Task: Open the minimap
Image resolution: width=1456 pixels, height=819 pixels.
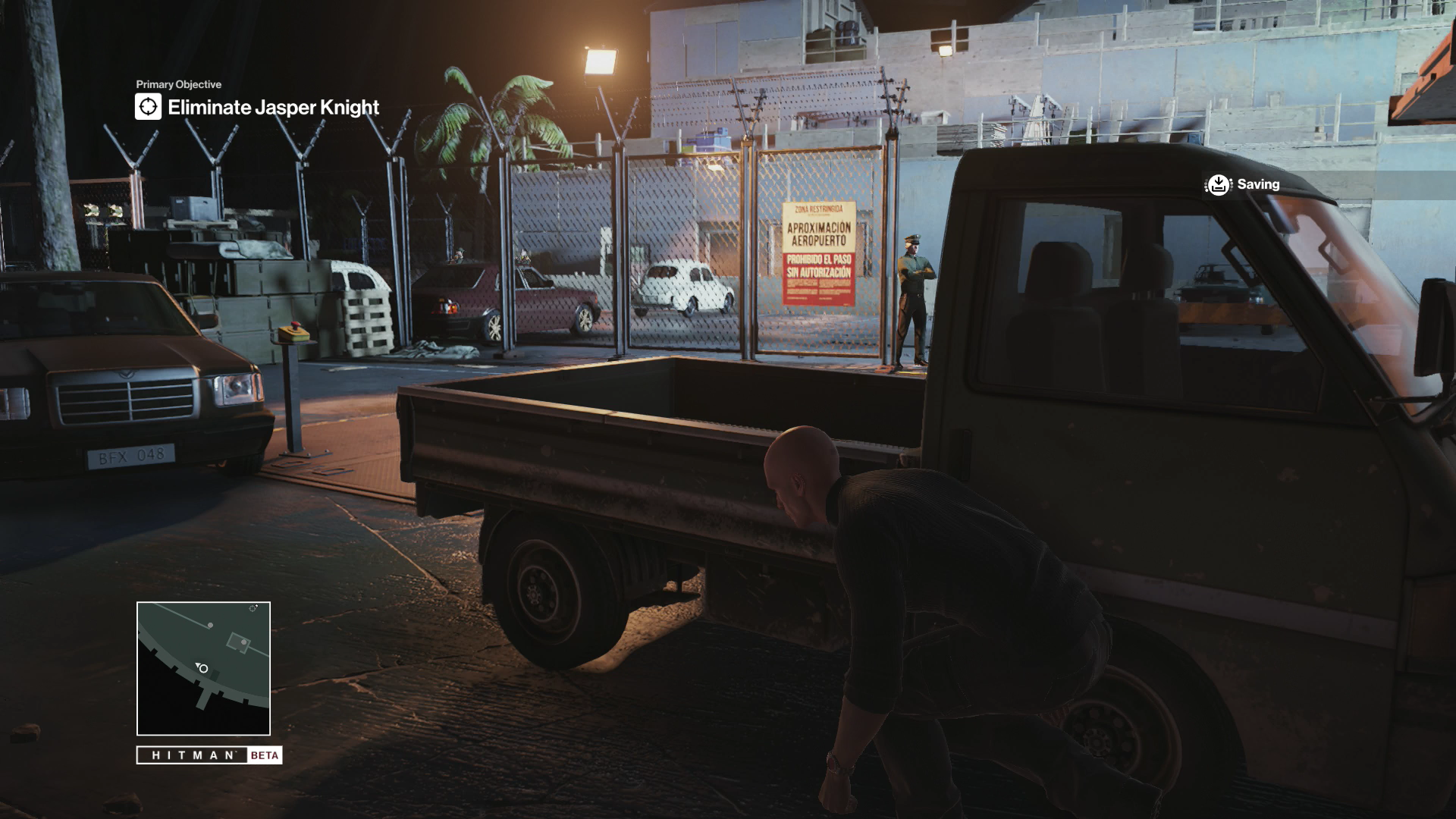Action: pyautogui.click(x=203, y=668)
